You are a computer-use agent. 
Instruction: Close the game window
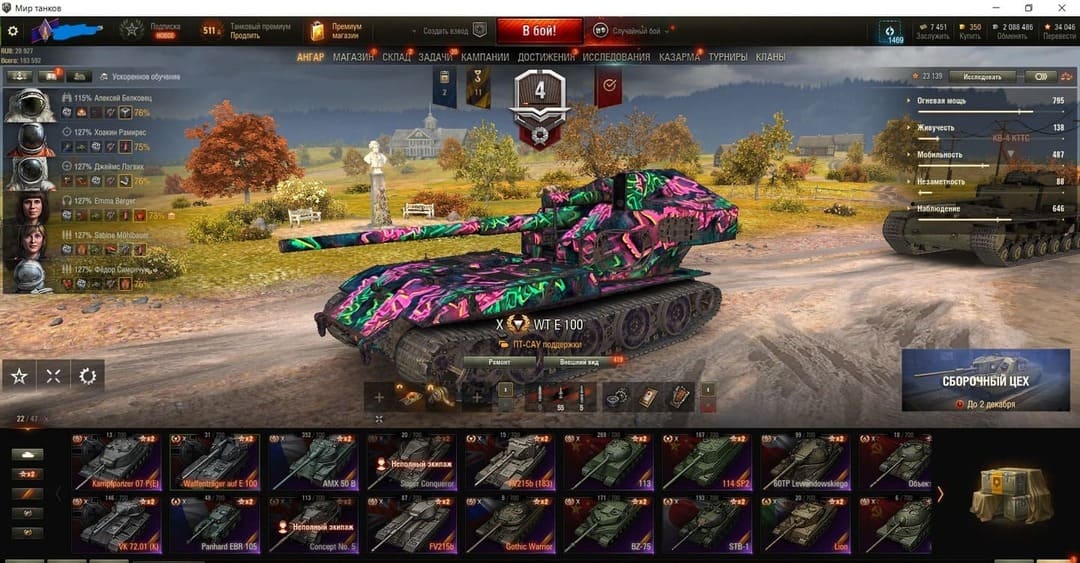(1062, 7)
